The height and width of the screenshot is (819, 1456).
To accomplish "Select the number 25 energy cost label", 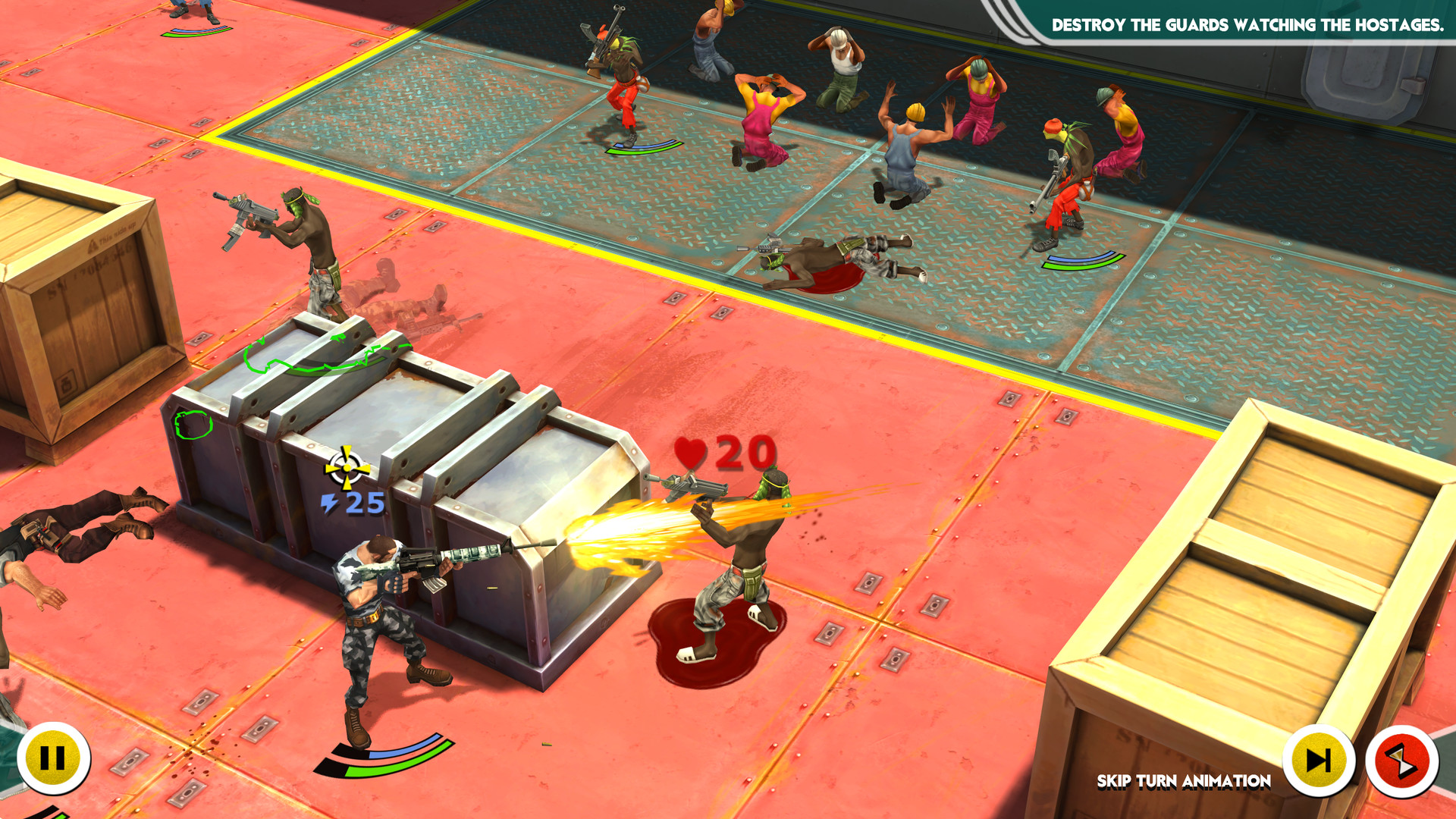I will (x=364, y=503).
